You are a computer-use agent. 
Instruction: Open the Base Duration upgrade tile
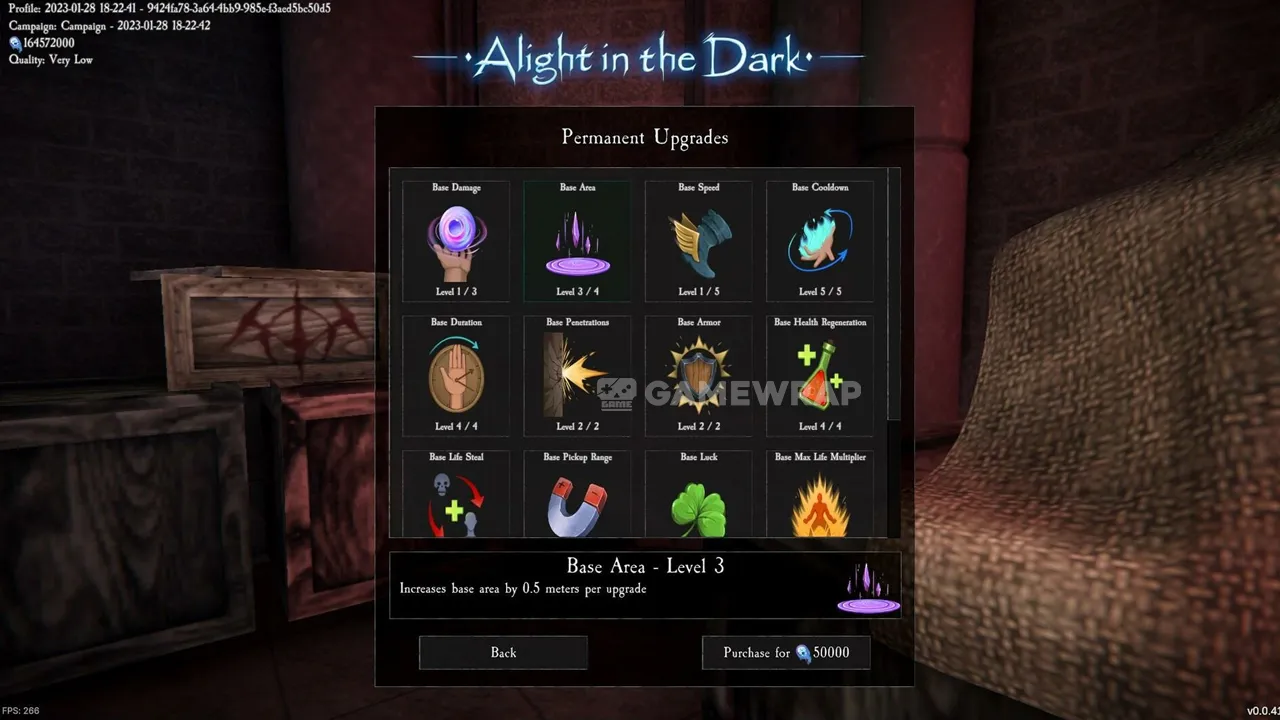456,376
